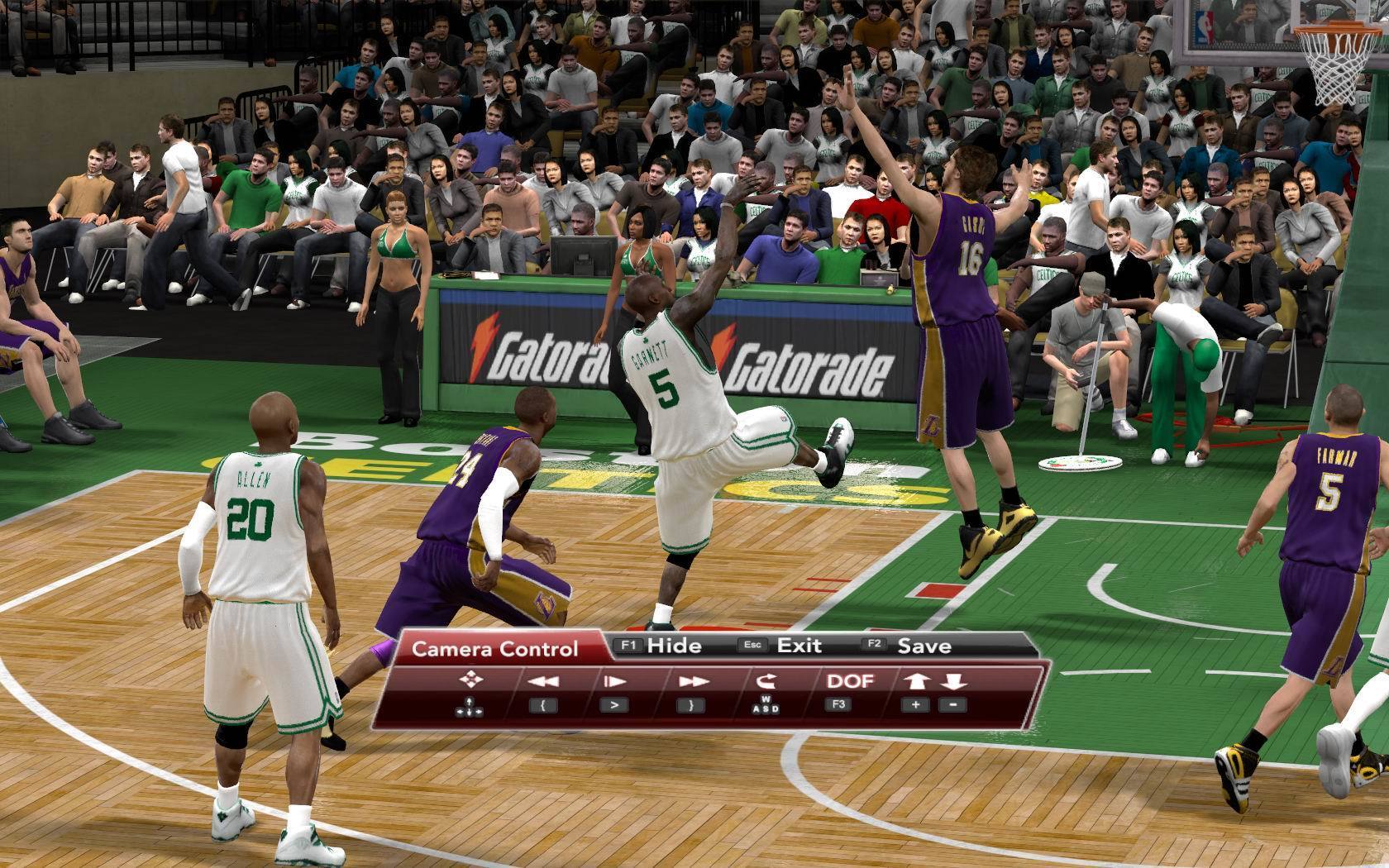Fast-forward the replay
The width and height of the screenshot is (1389, 868).
click(x=692, y=682)
